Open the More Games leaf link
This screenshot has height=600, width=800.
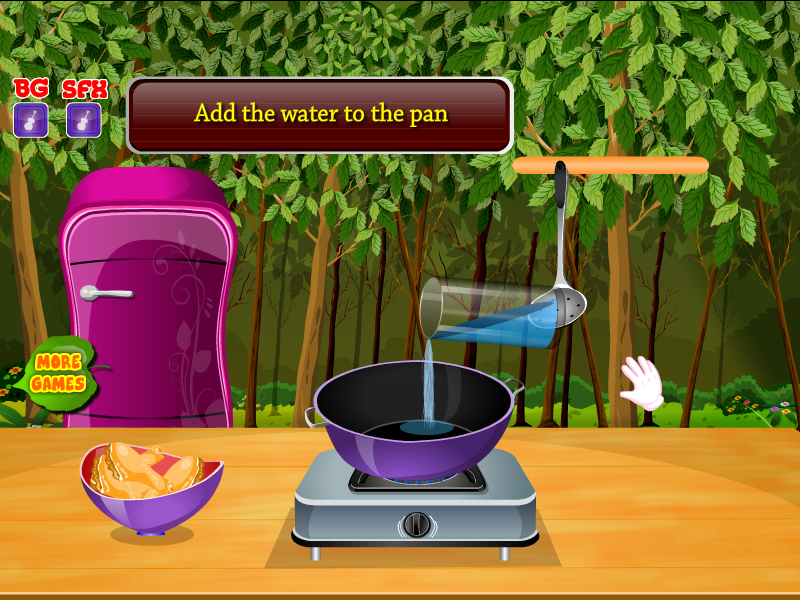[58, 372]
